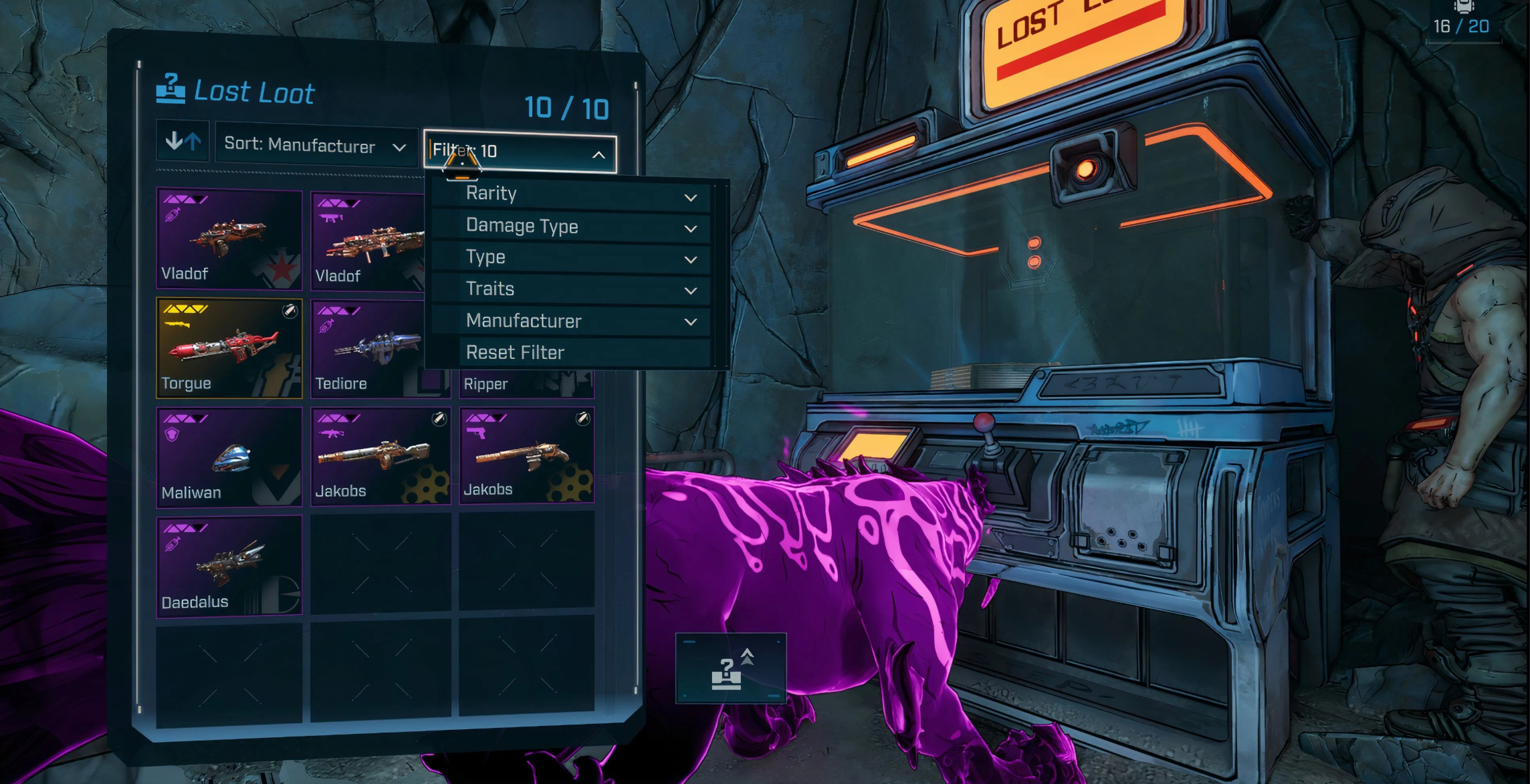Expand the Damage Type filter option

tap(572, 227)
